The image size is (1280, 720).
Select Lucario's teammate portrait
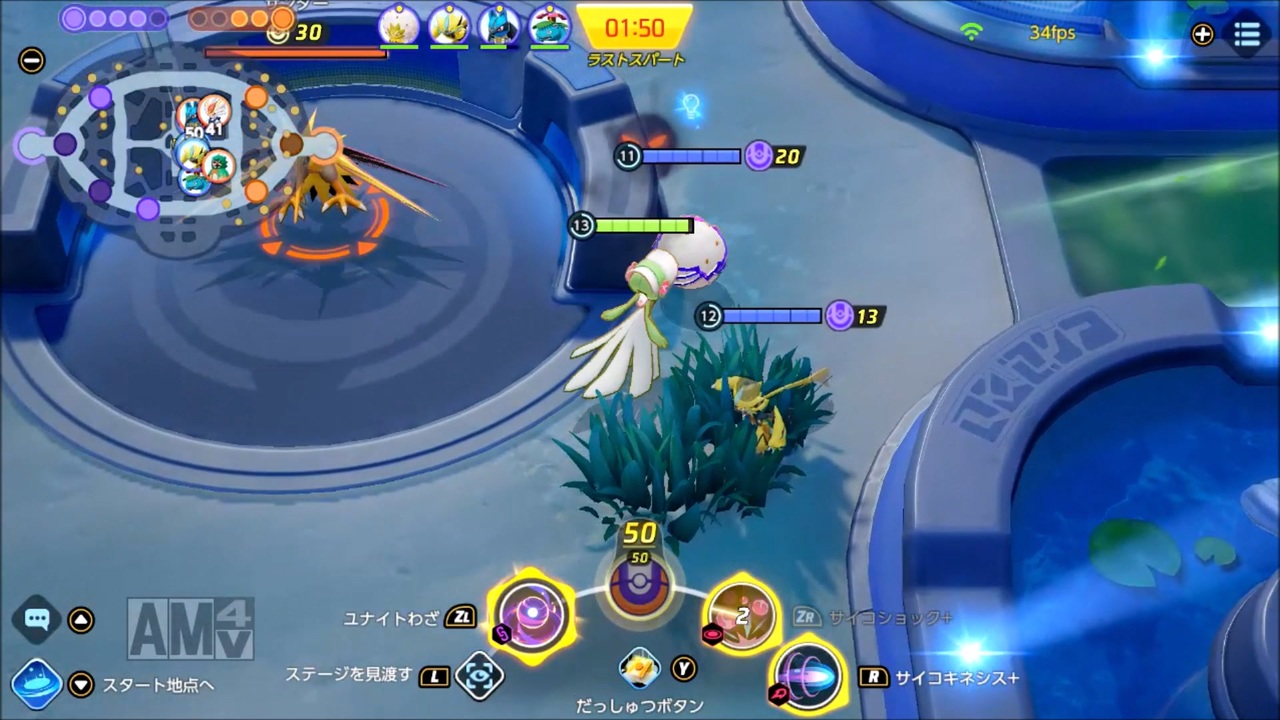tap(499, 27)
